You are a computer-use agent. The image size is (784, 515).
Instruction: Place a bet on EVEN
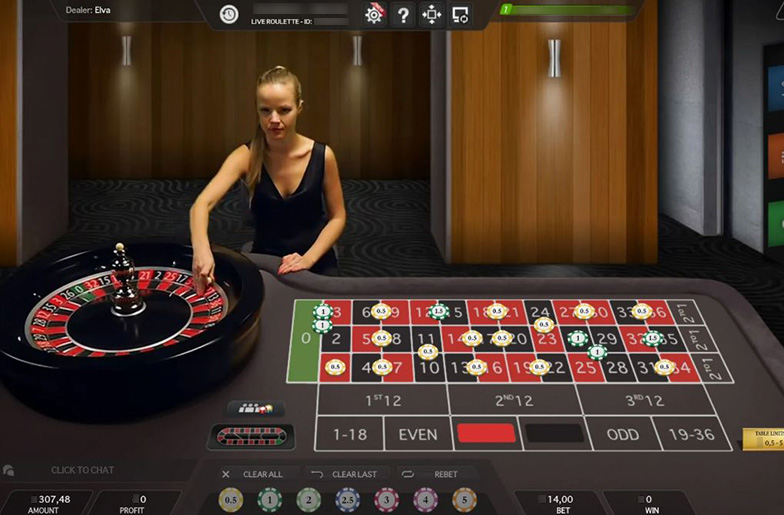click(417, 434)
